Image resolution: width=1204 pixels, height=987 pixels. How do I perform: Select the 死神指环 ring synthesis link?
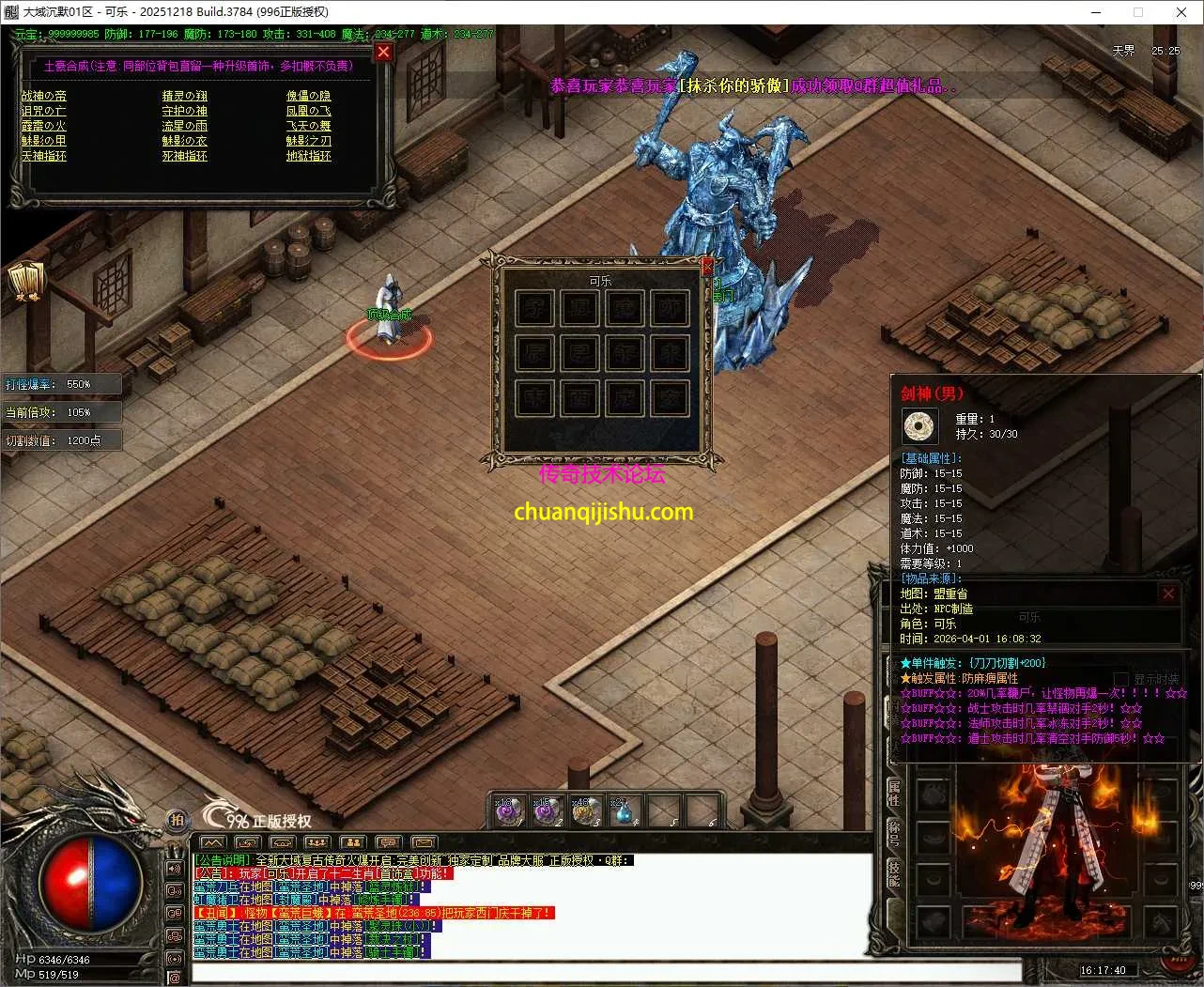[x=184, y=156]
